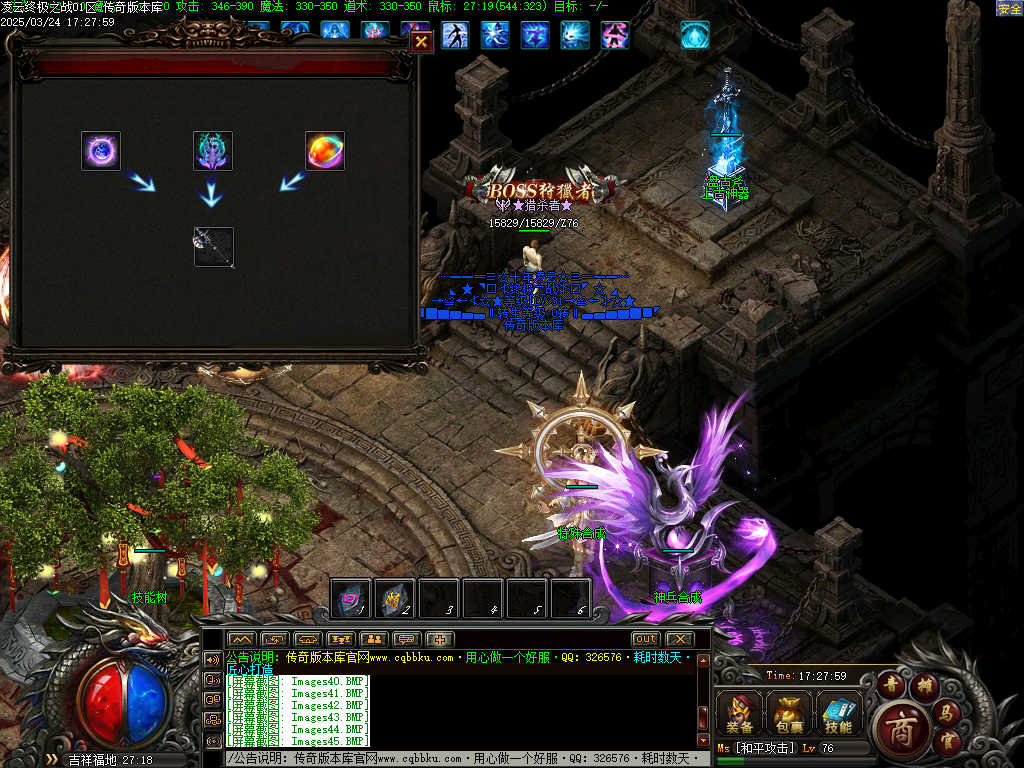Open the 装备 equipment panel

tap(740, 713)
